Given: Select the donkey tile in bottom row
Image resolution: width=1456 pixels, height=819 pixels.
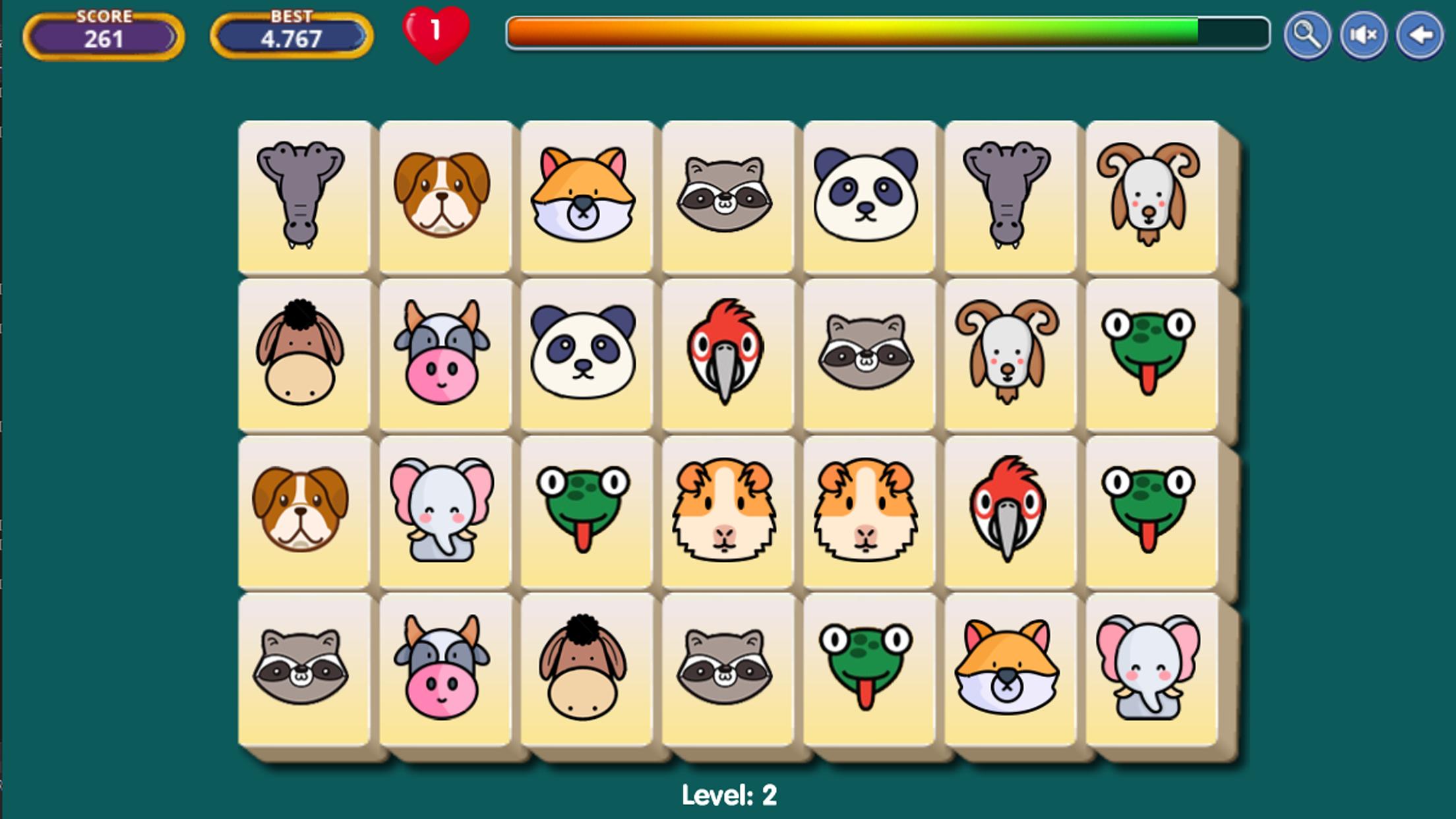Looking at the screenshot, I should (586, 673).
